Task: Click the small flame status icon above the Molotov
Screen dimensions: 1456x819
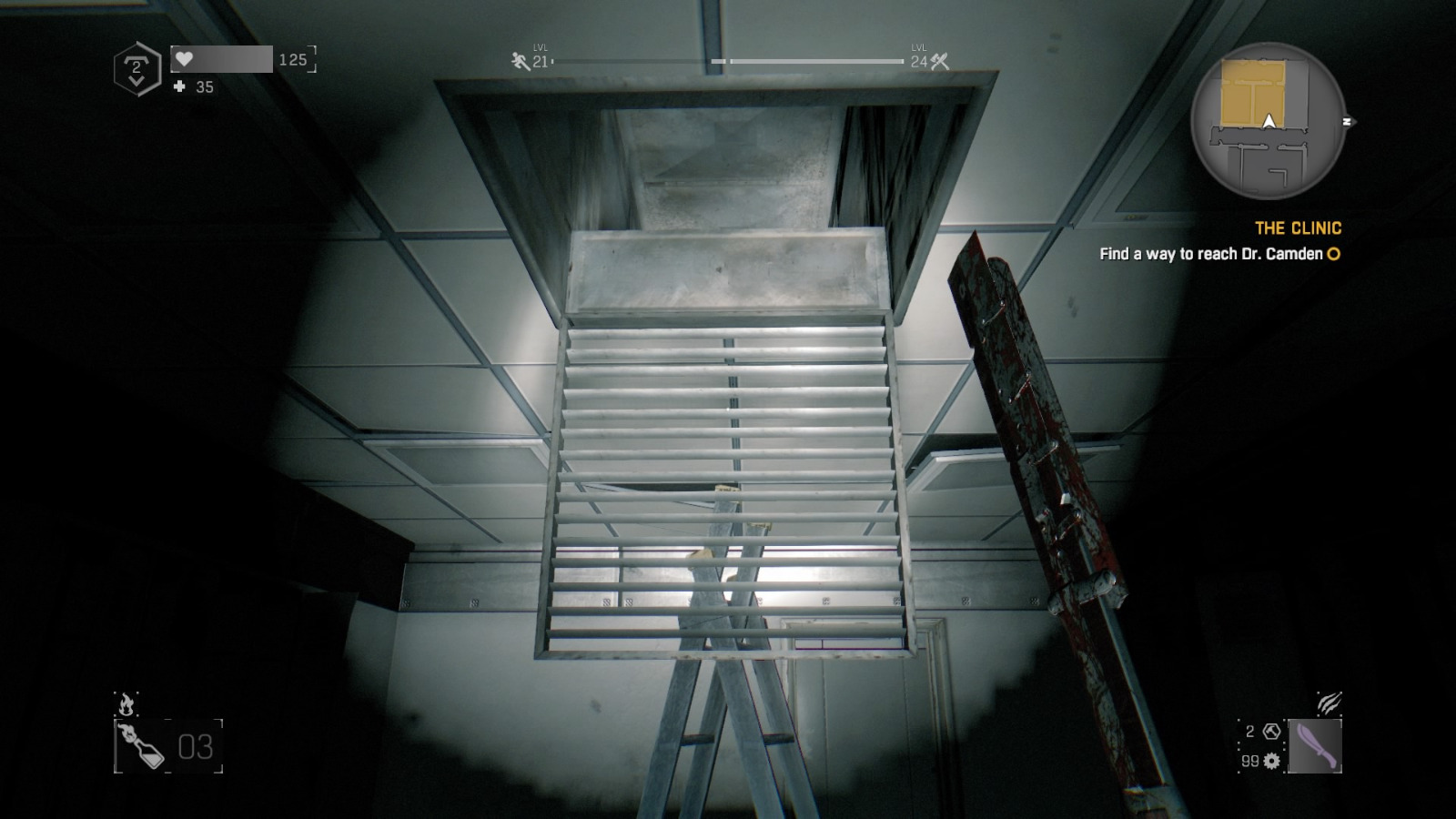Action: point(126,703)
